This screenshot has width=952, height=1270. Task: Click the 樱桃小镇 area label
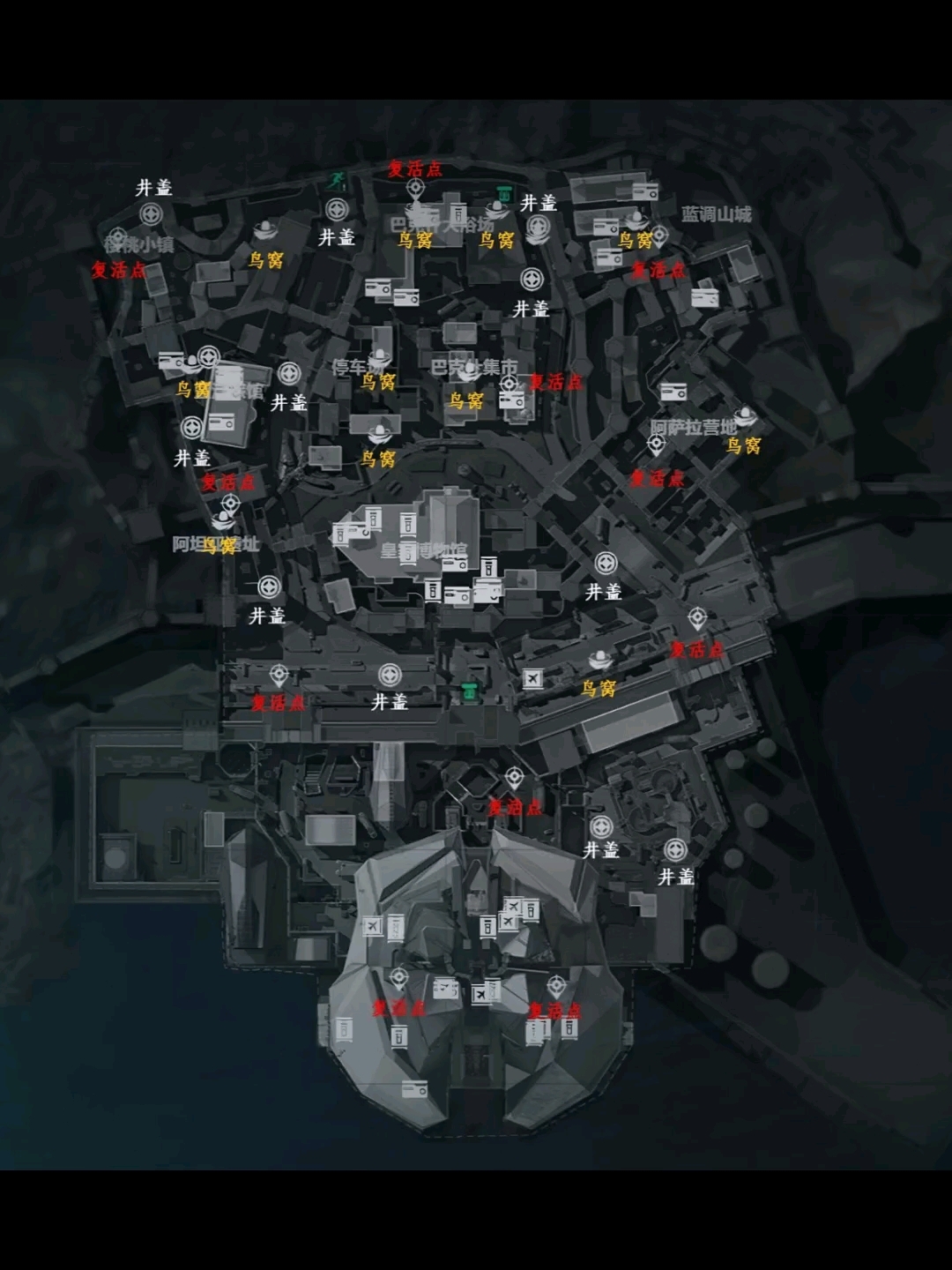(x=139, y=244)
